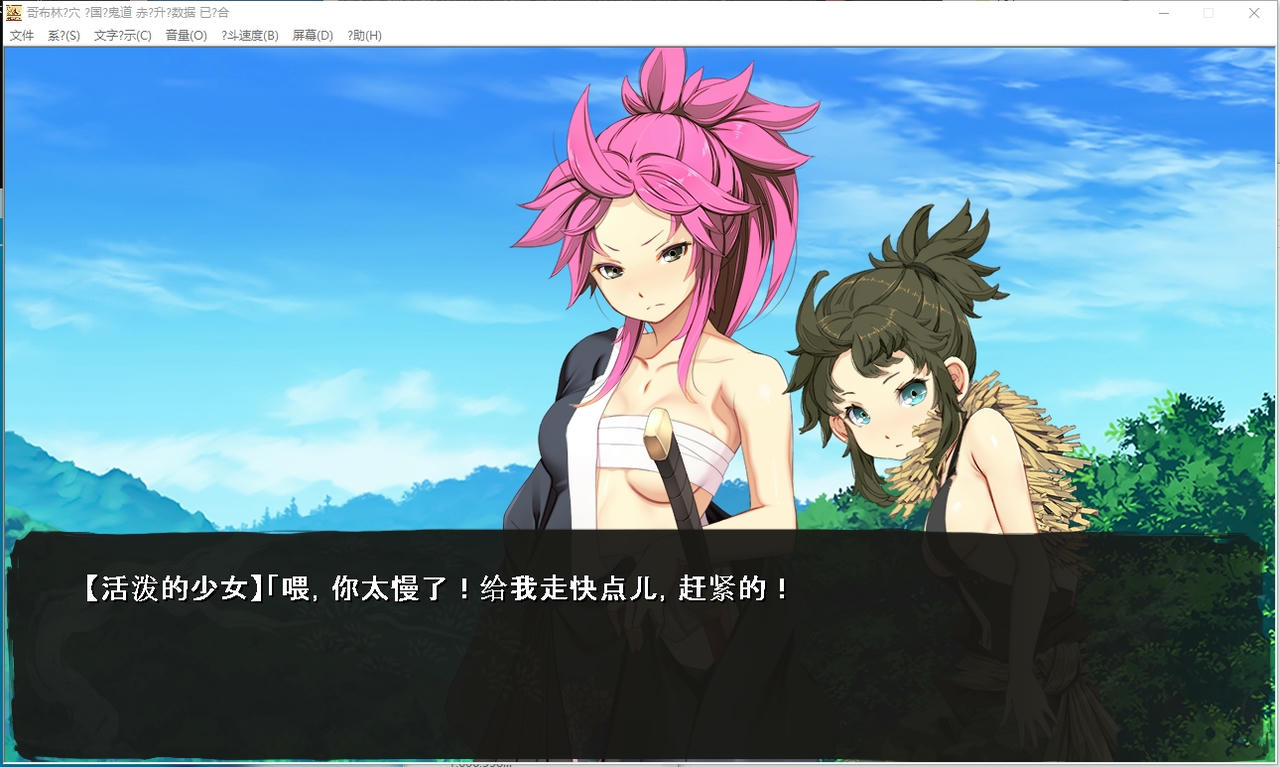Open the 战斗速度(B) battle speed menu

[248, 34]
